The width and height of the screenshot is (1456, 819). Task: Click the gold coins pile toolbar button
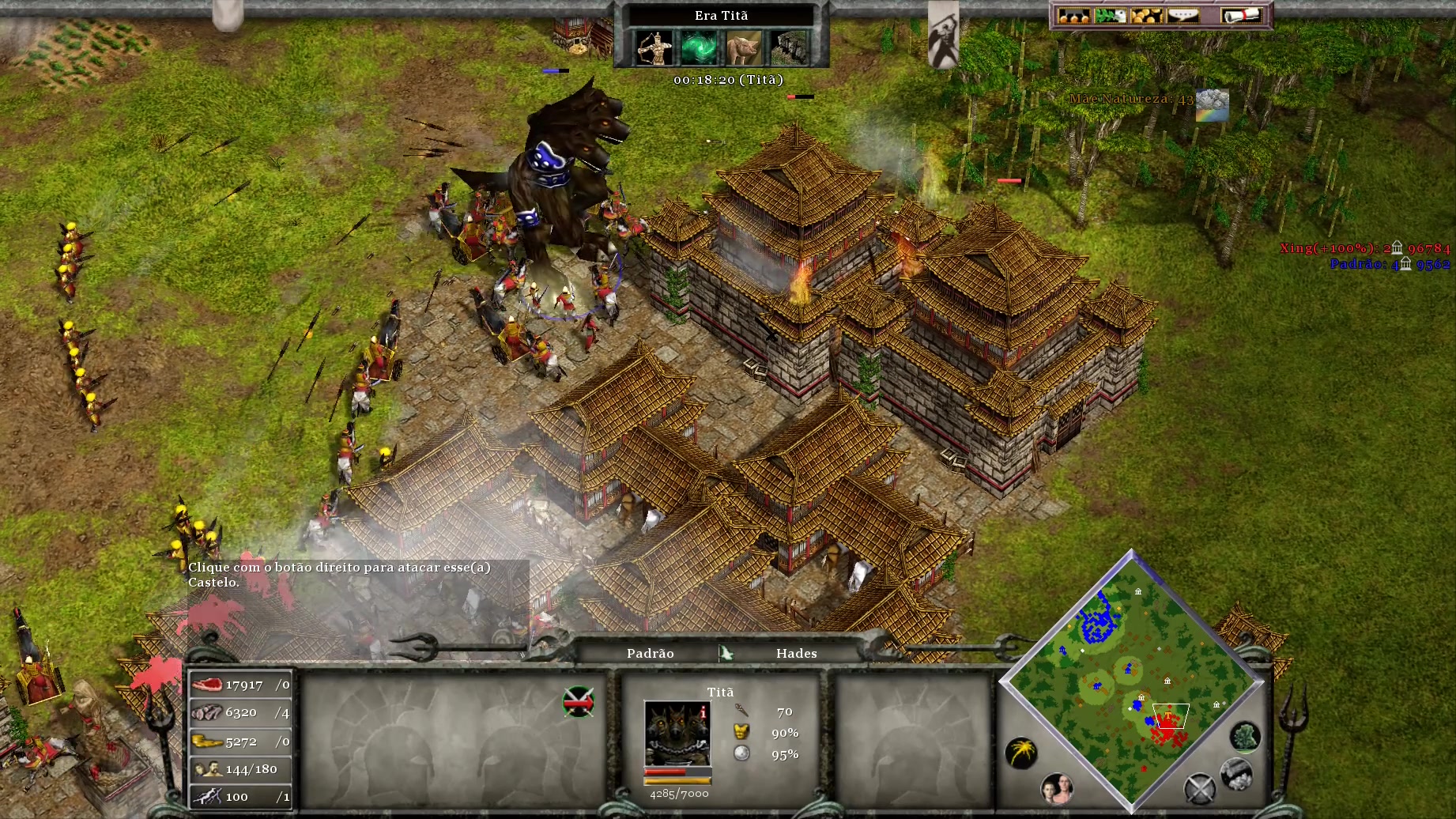[x=1146, y=16]
